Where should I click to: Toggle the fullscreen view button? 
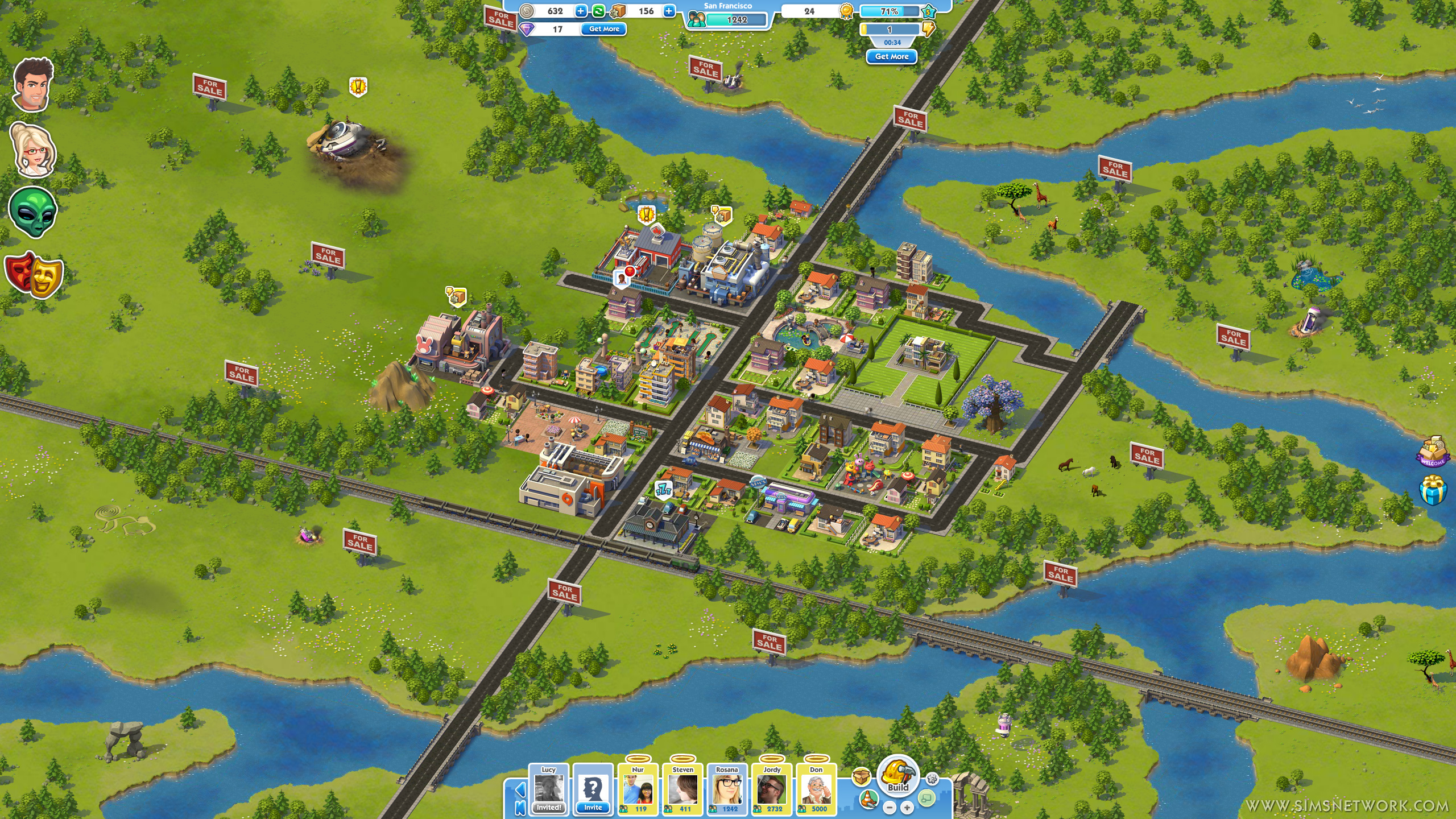(x=926, y=799)
